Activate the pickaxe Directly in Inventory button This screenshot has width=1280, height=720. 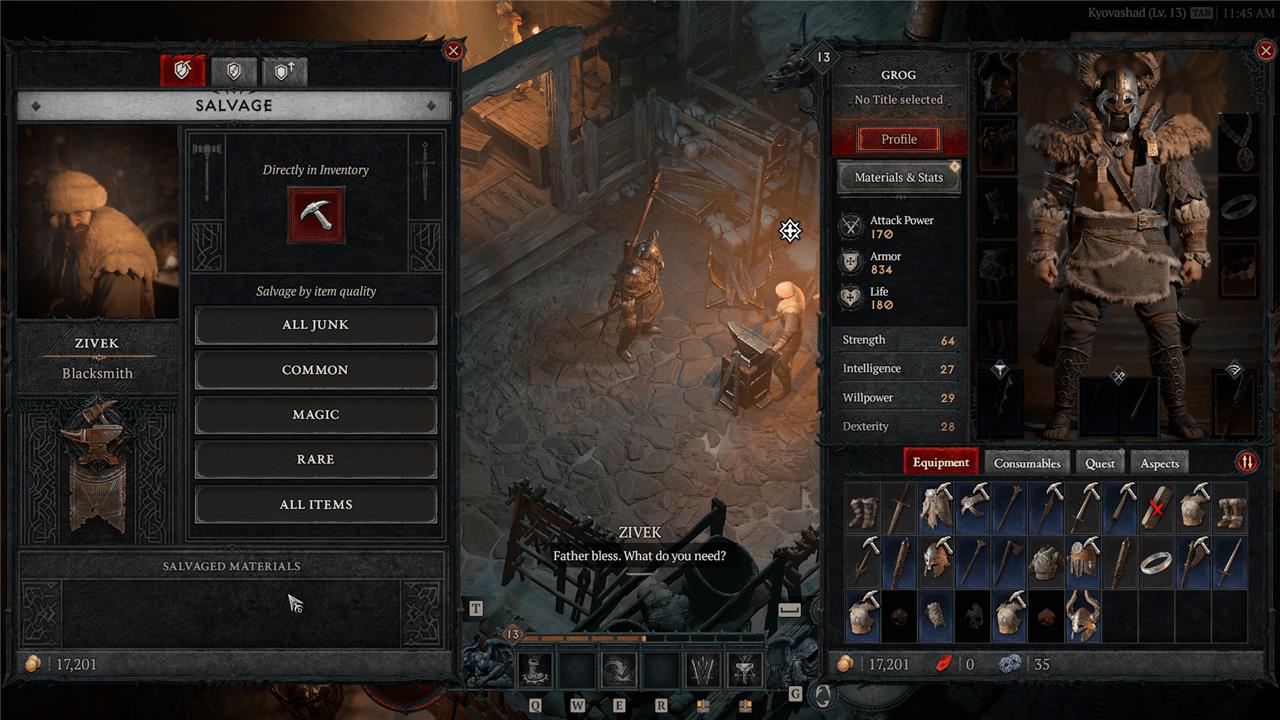tap(316, 214)
